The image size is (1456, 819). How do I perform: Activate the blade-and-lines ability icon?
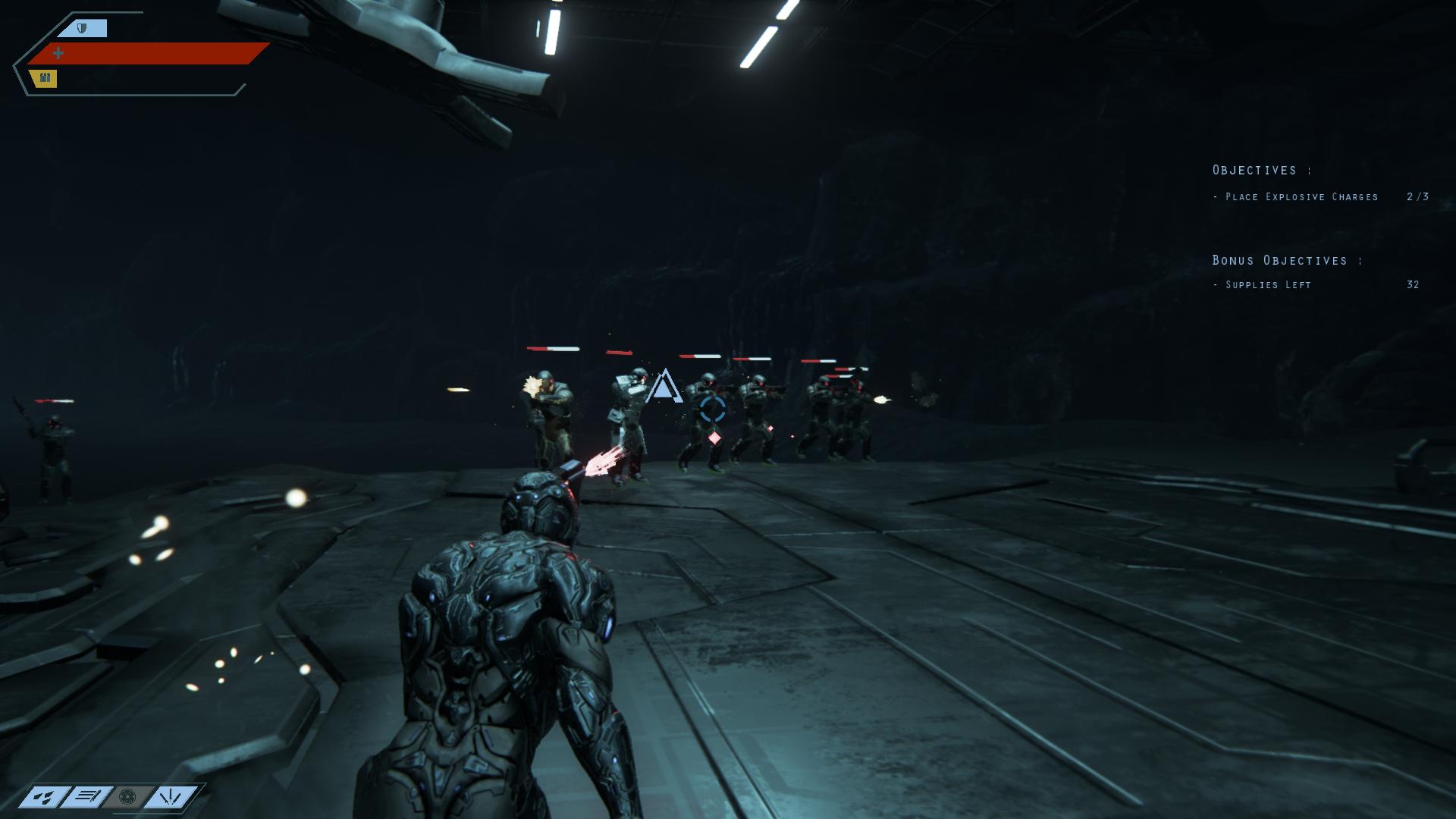tap(88, 795)
